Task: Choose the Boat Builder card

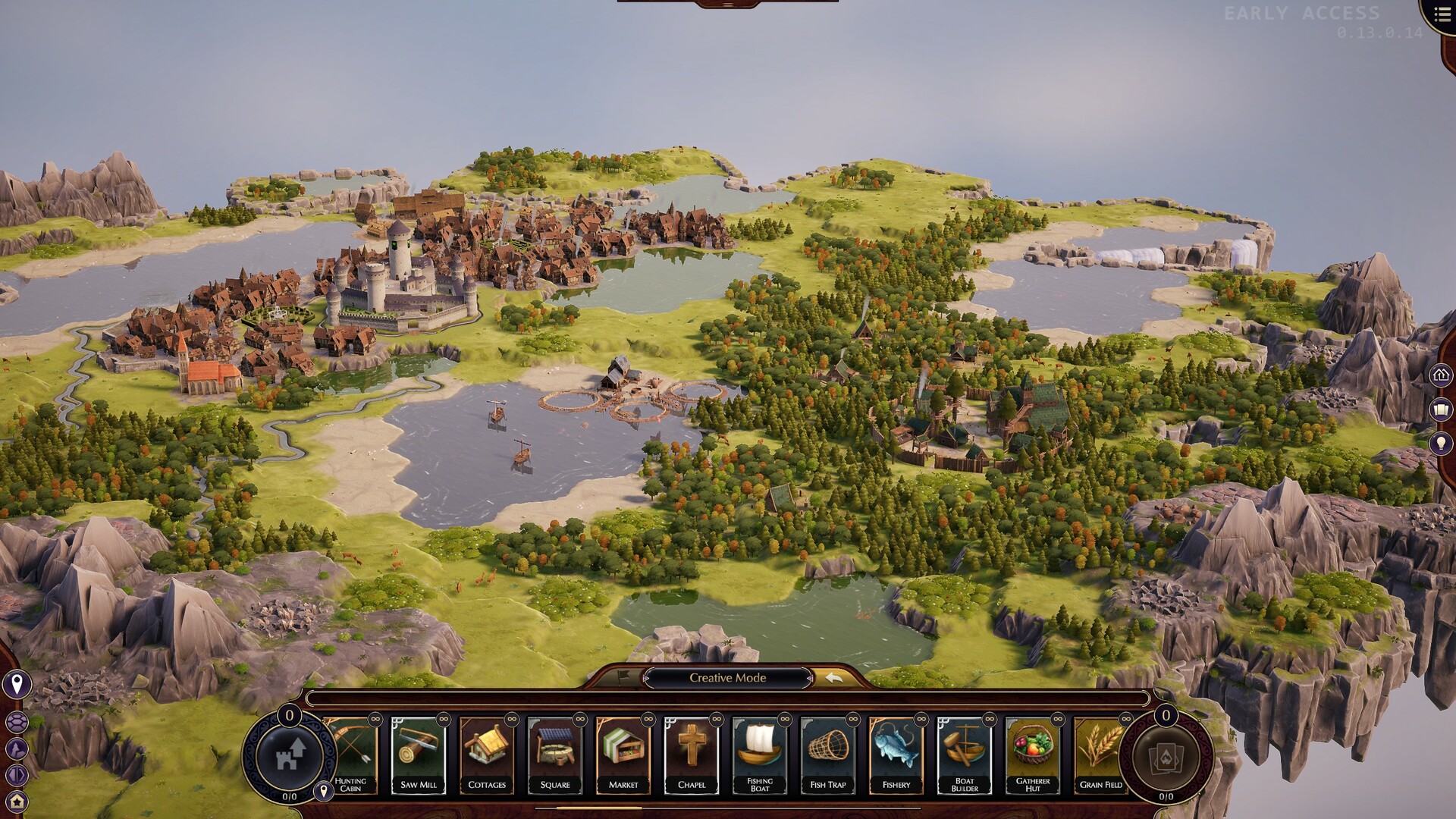Action: point(965,755)
